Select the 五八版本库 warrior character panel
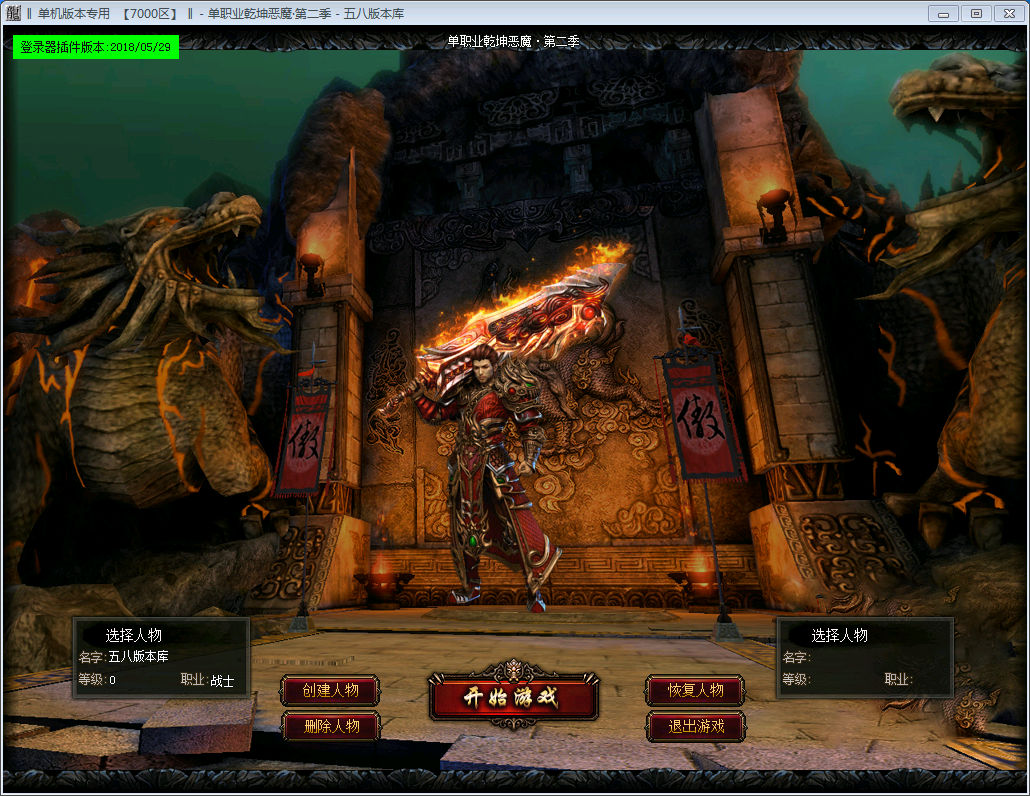The image size is (1030, 796). click(x=161, y=657)
